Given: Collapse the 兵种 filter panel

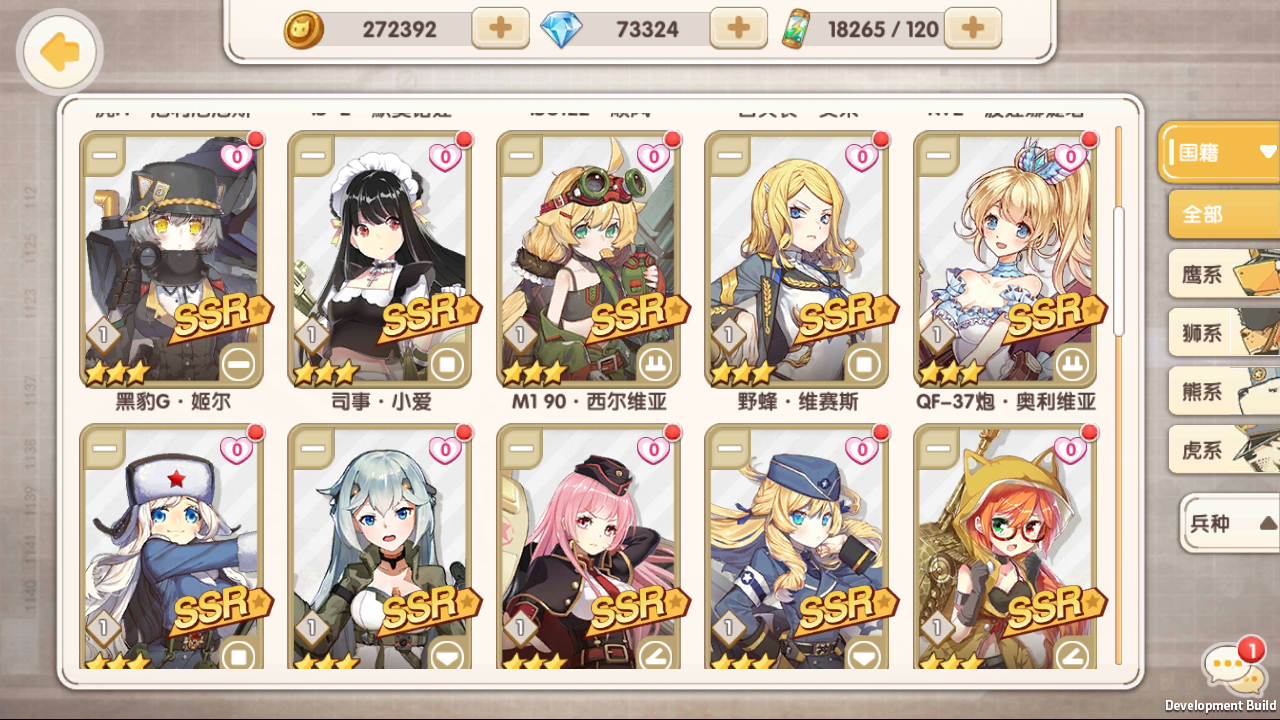Looking at the screenshot, I should click(x=1227, y=524).
